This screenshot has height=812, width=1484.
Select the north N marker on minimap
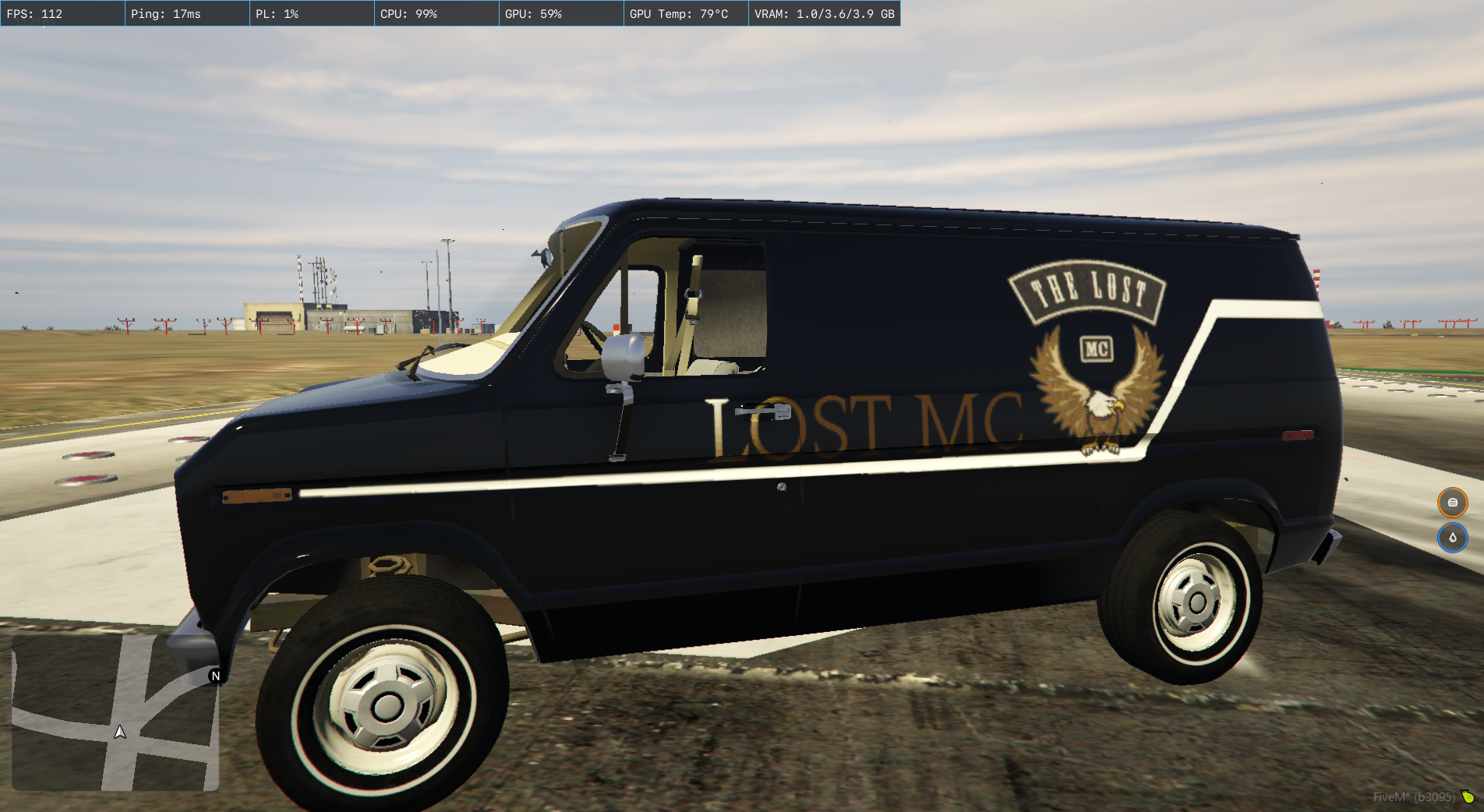click(216, 676)
